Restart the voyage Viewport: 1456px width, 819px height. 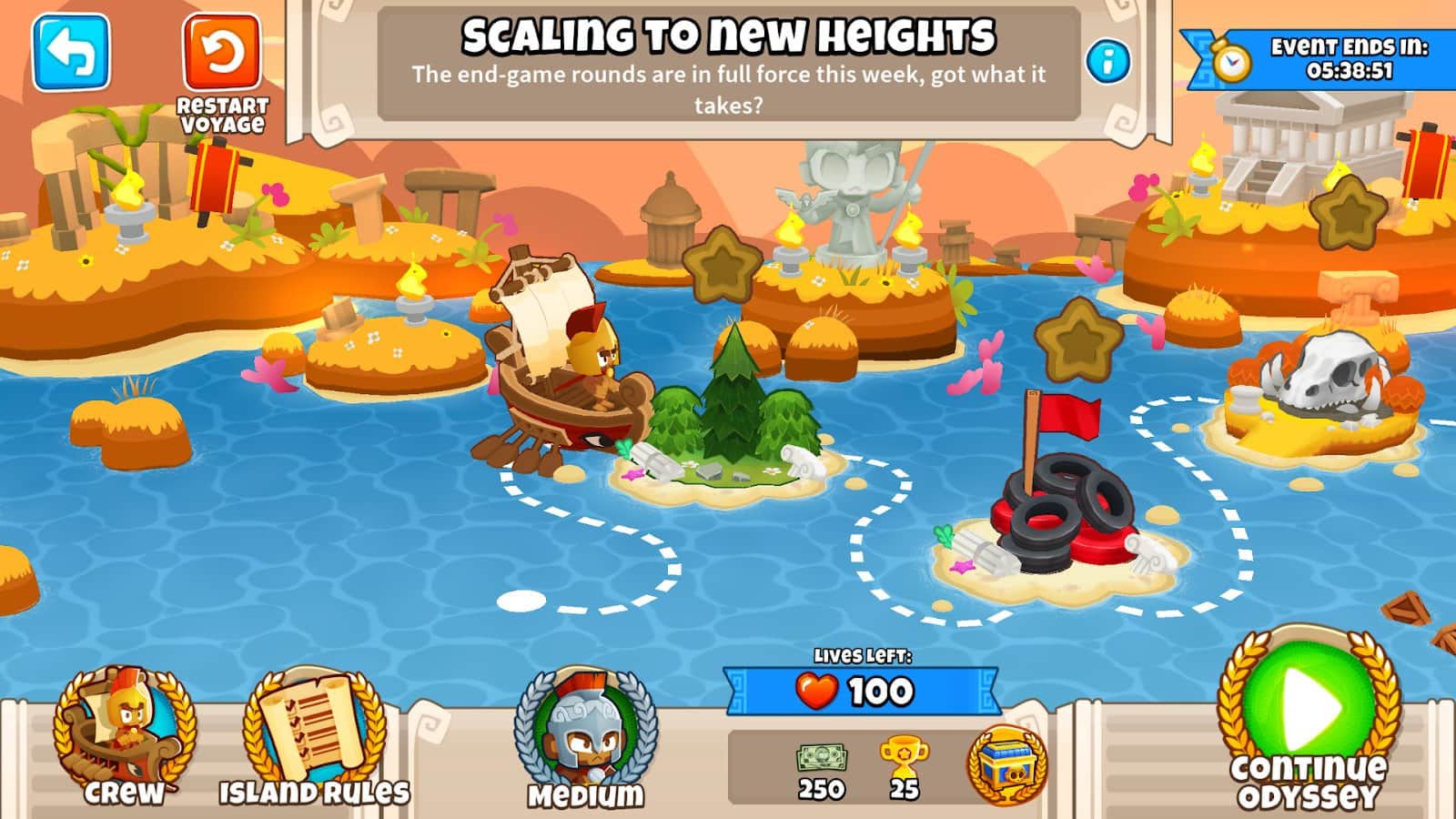click(x=221, y=55)
